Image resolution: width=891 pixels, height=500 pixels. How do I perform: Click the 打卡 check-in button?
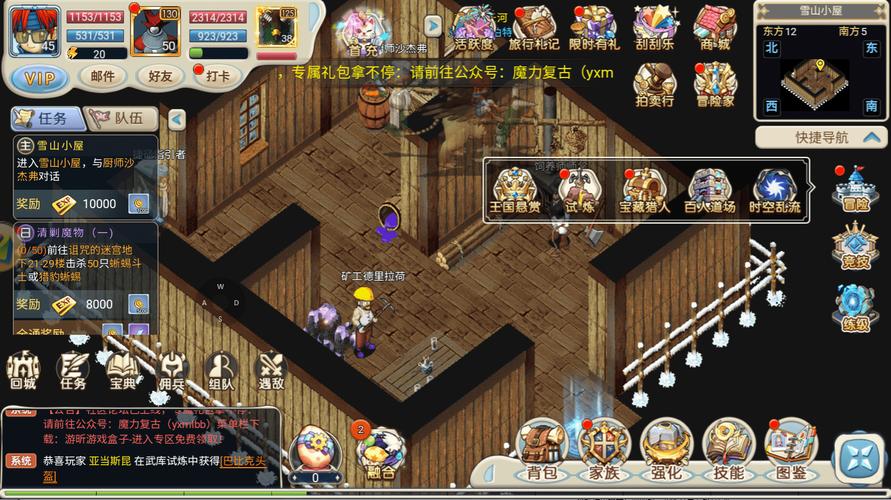point(216,76)
